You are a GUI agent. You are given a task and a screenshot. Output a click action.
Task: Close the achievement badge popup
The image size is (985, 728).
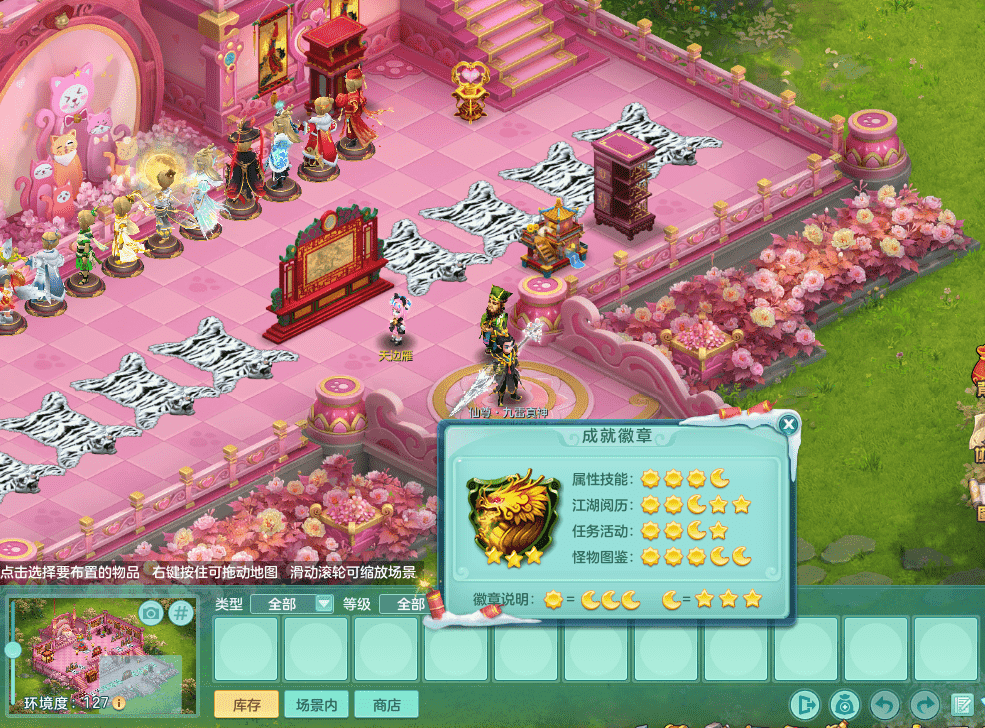point(789,425)
